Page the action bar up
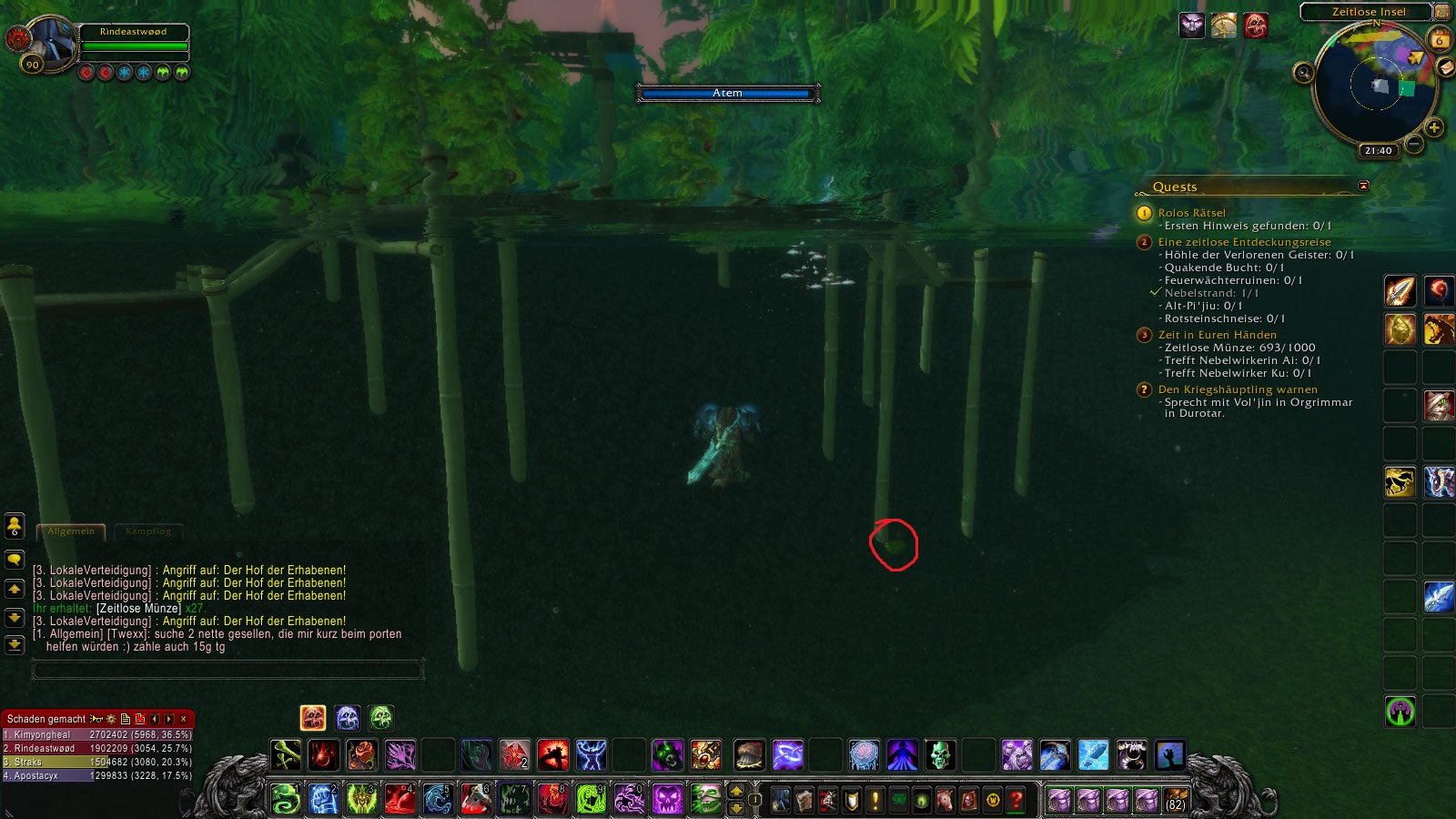Viewport: 1456px width, 819px height. coord(737,792)
